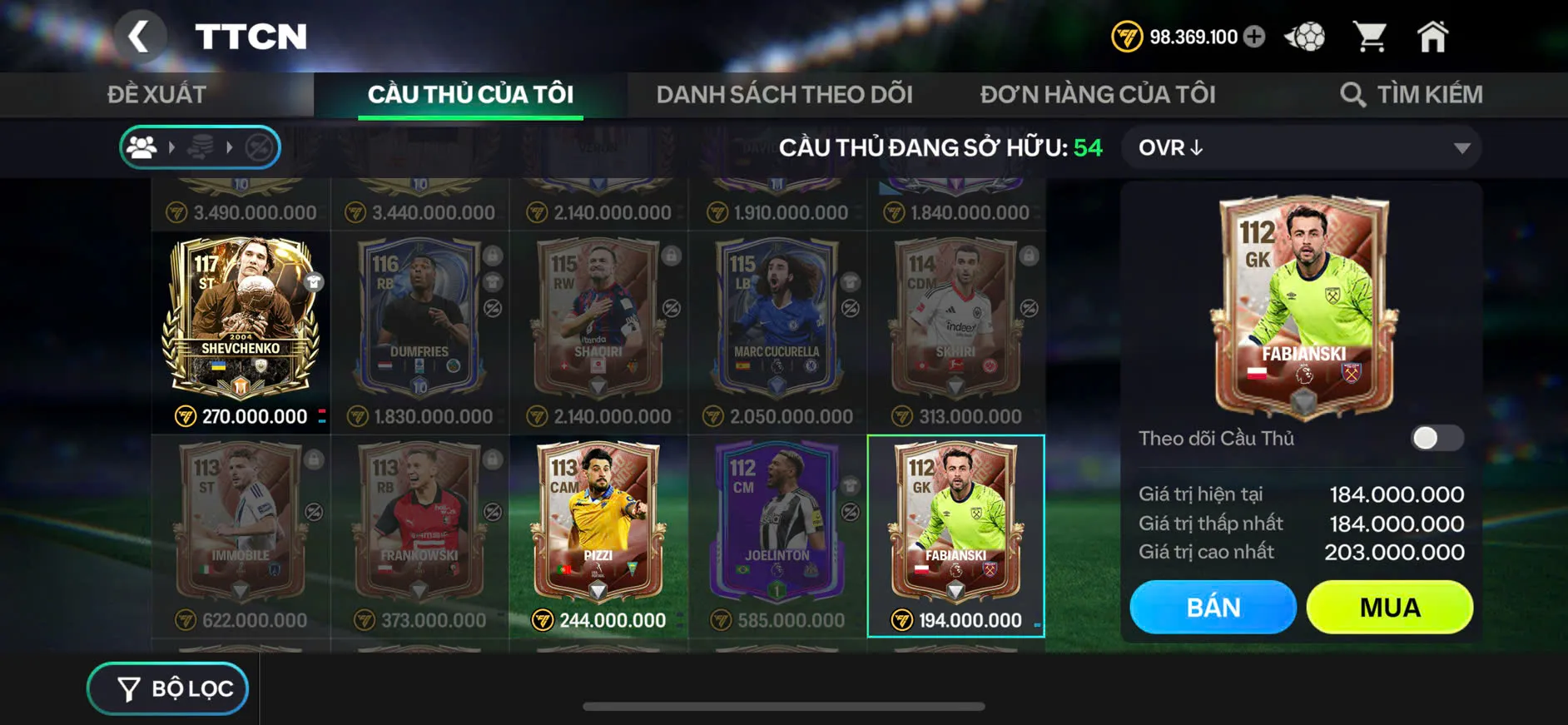Open the OVR sorting dropdown
The image size is (1568, 725).
[1301, 147]
